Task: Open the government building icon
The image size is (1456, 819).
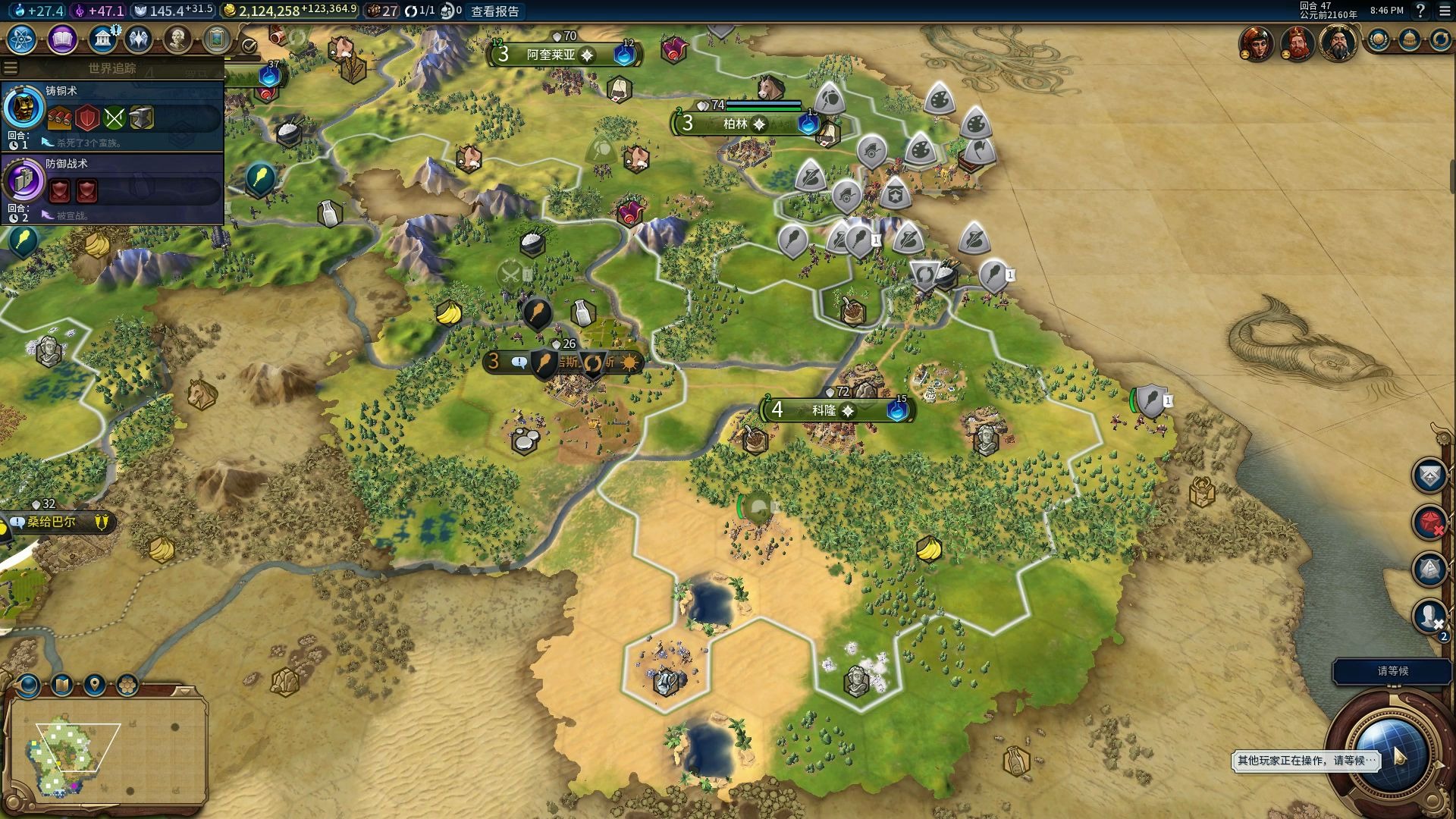Action: click(102, 39)
